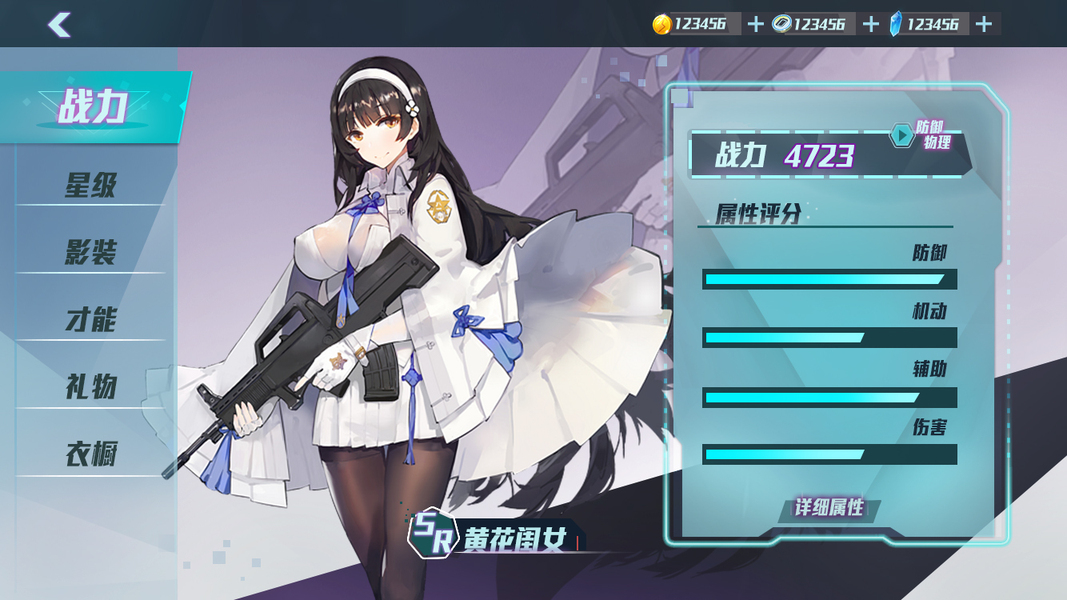This screenshot has height=600, width=1067.
Task: Add blue crystals with the plus button
Action: [984, 24]
